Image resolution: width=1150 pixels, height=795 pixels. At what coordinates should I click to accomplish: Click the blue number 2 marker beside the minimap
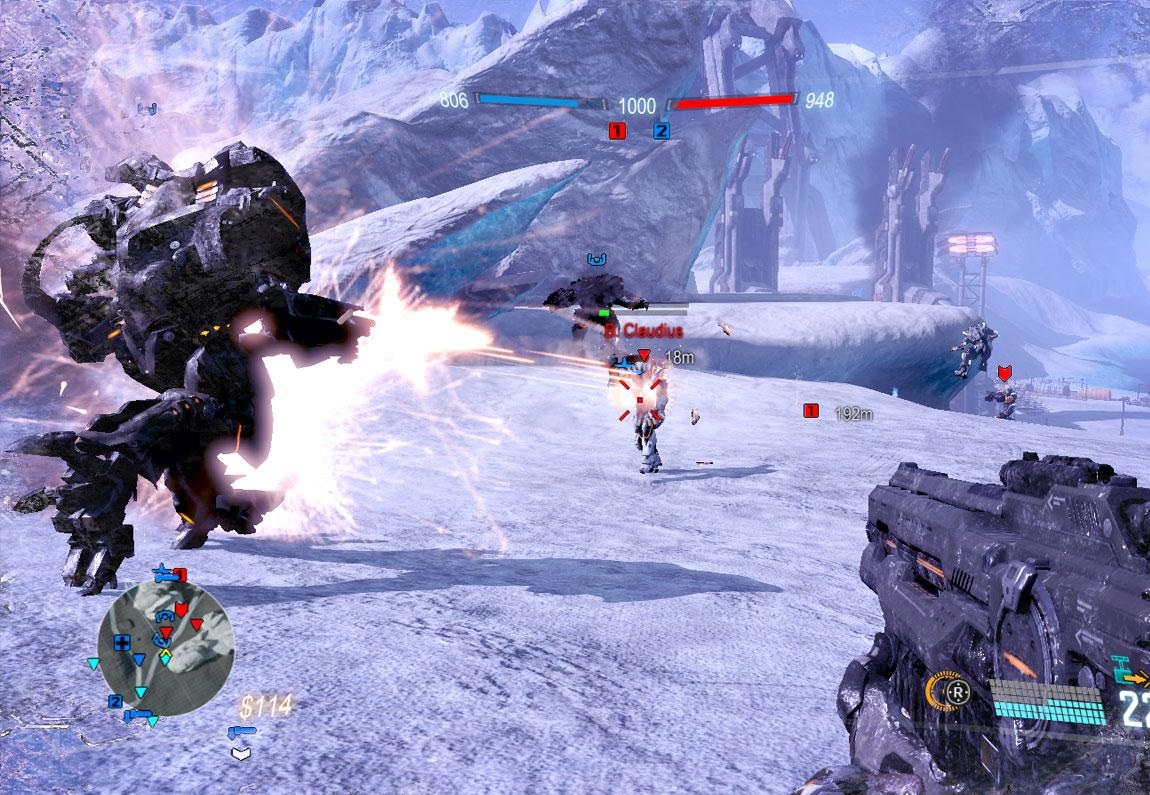pyautogui.click(x=115, y=701)
